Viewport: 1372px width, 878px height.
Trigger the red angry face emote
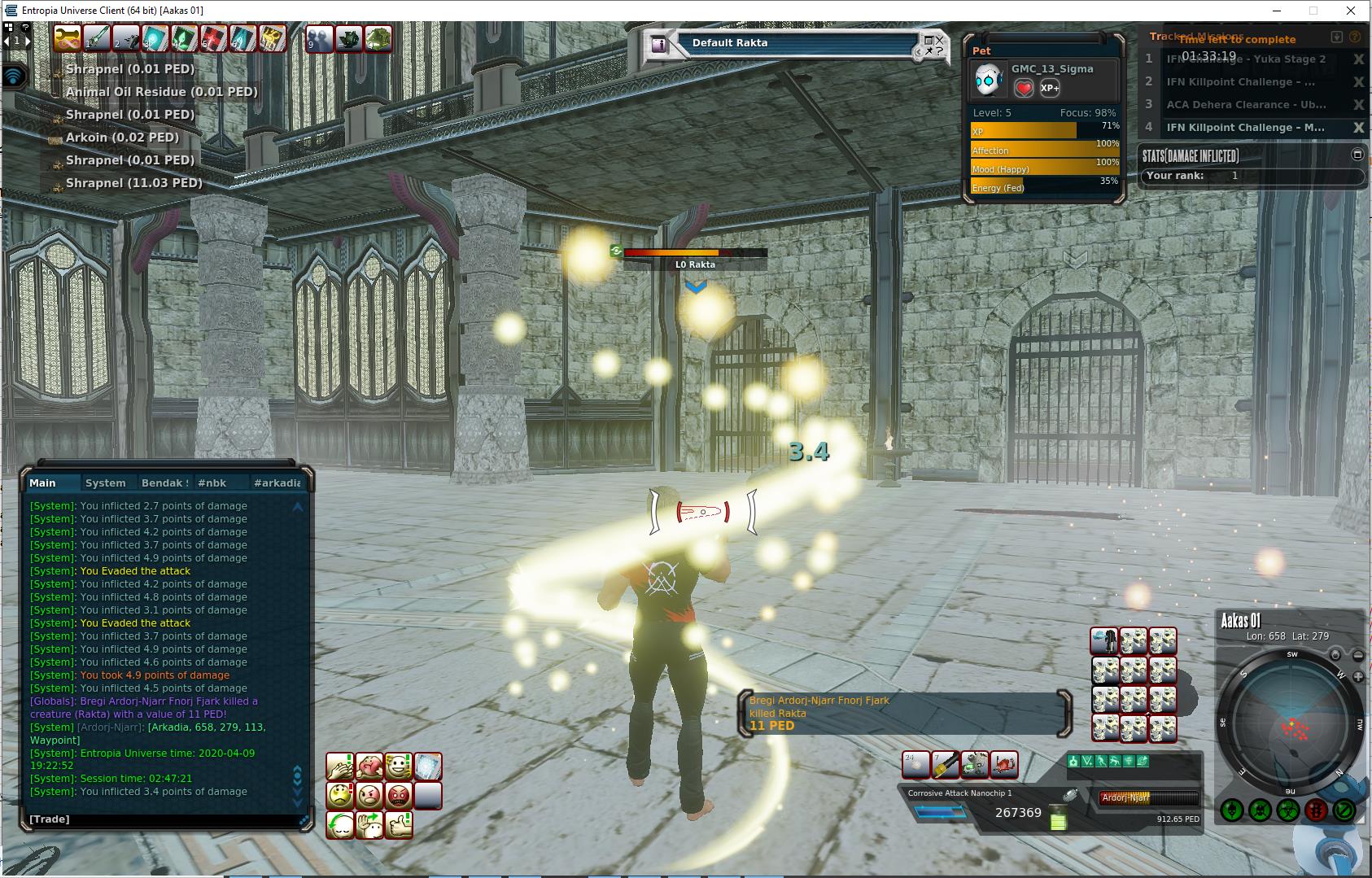(398, 795)
